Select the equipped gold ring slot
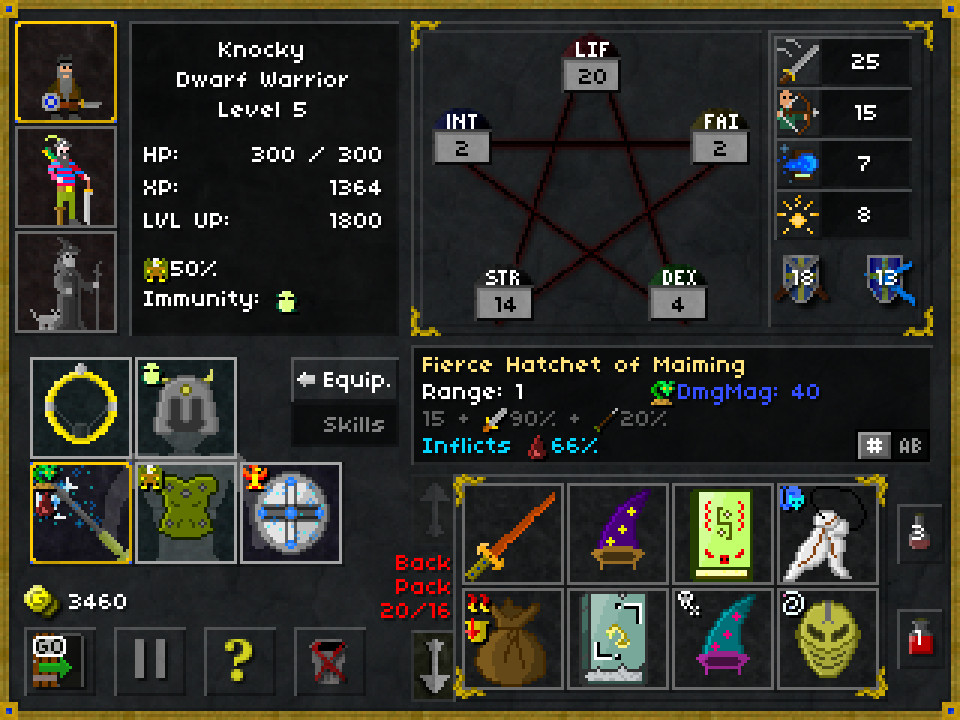Viewport: 960px width, 720px height. pyautogui.click(x=81, y=407)
